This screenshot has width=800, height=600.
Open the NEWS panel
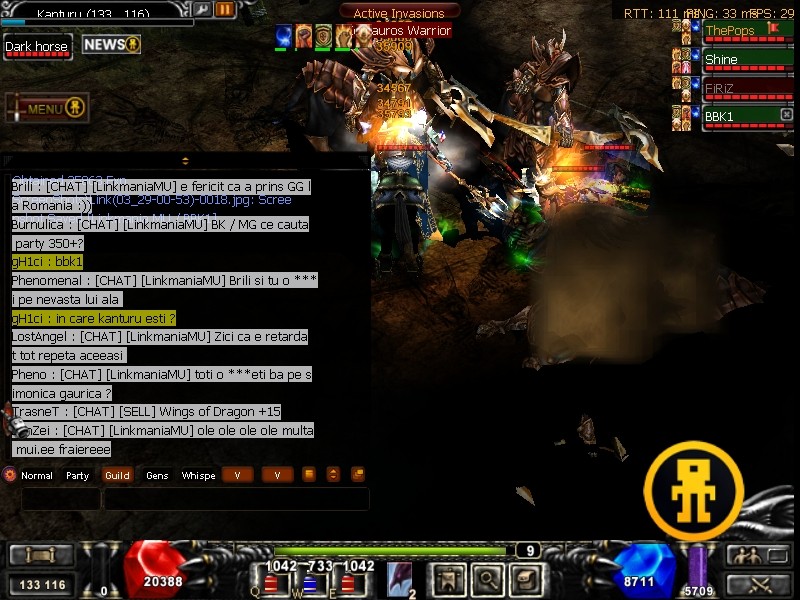point(111,45)
